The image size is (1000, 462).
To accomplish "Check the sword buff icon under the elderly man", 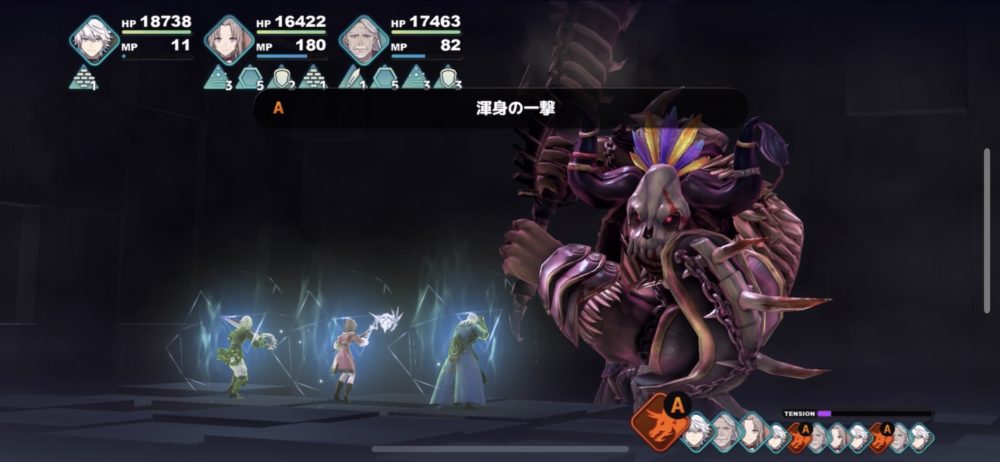I will (353, 77).
